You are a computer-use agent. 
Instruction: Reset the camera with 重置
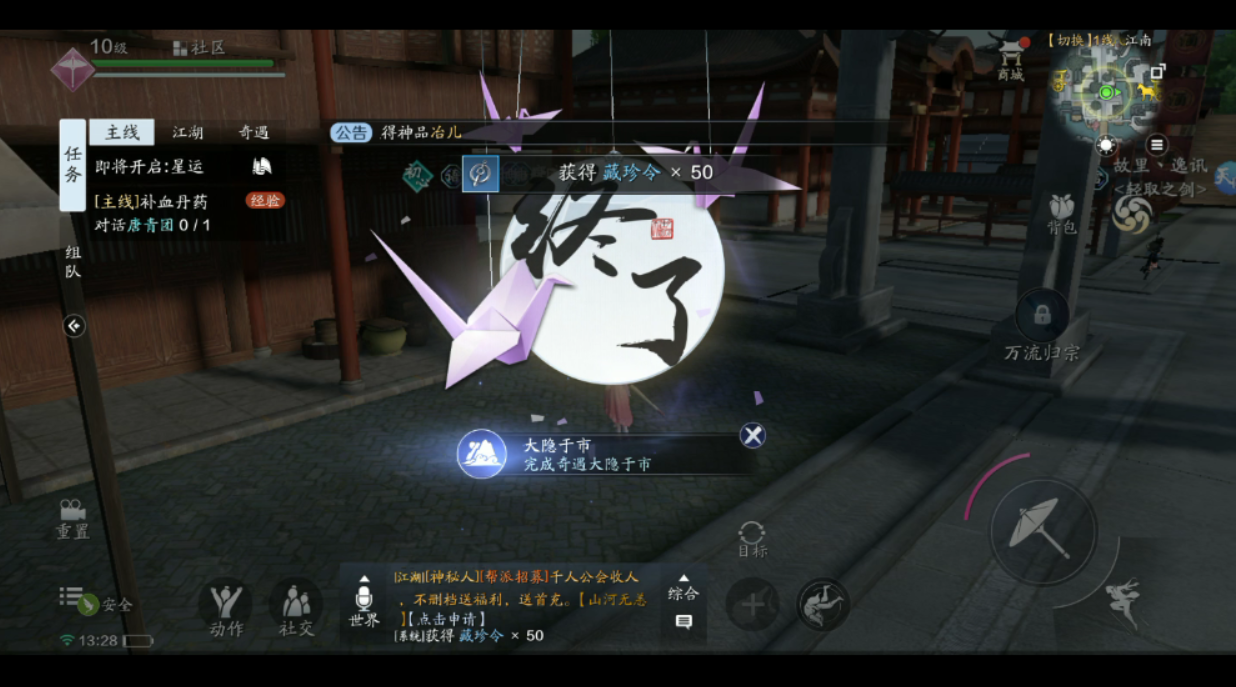(72, 518)
